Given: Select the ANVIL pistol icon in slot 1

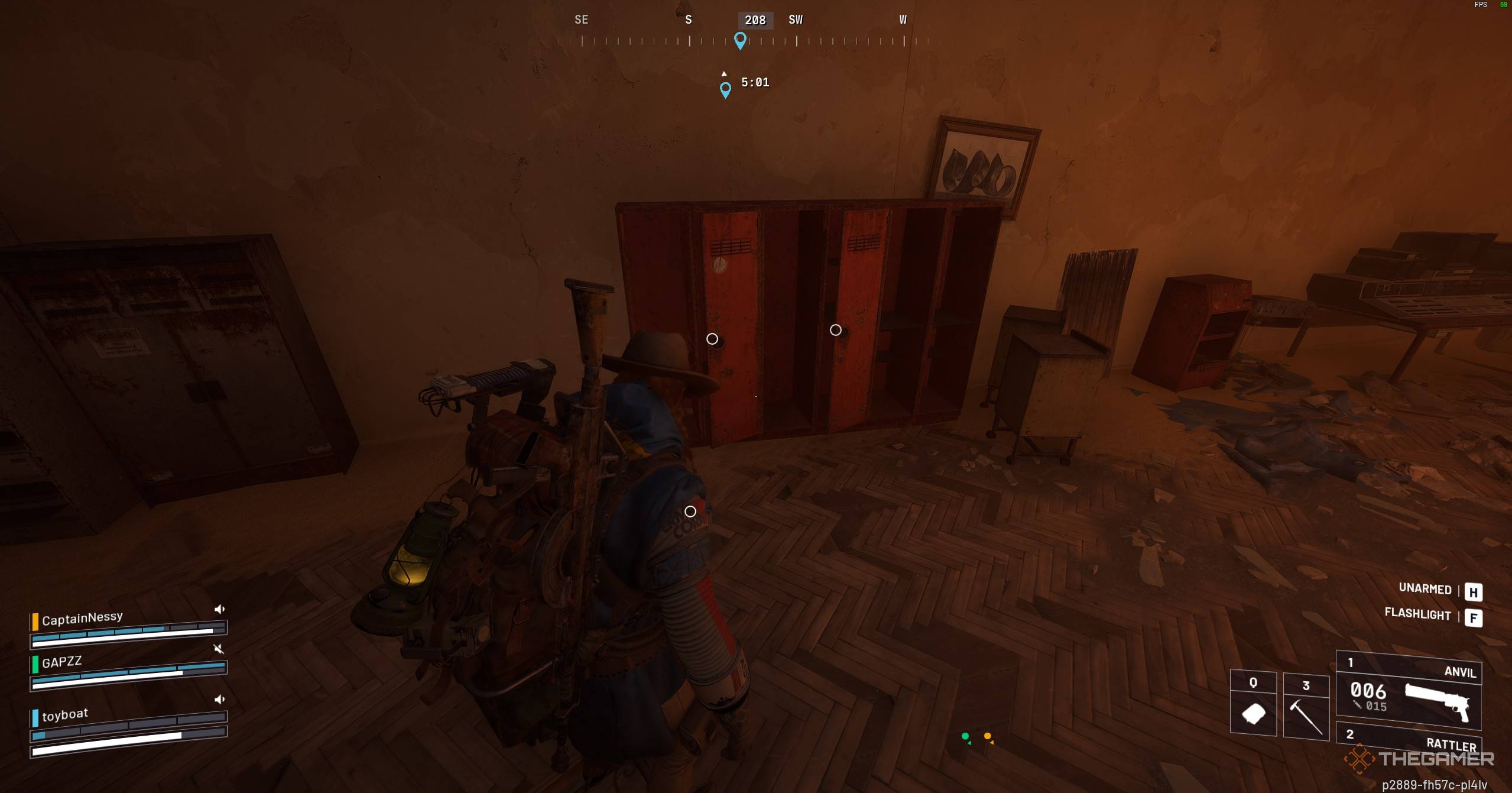Looking at the screenshot, I should coord(1439,703).
